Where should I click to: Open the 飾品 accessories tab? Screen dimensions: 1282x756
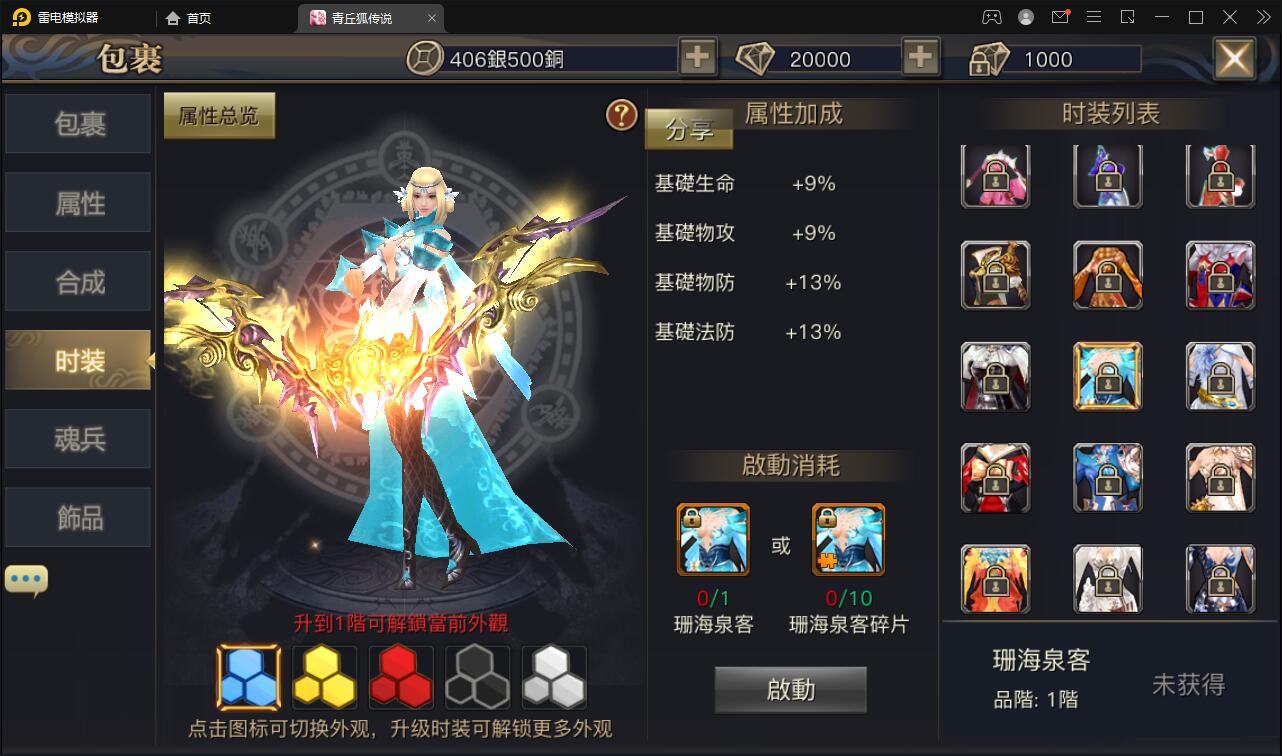77,516
